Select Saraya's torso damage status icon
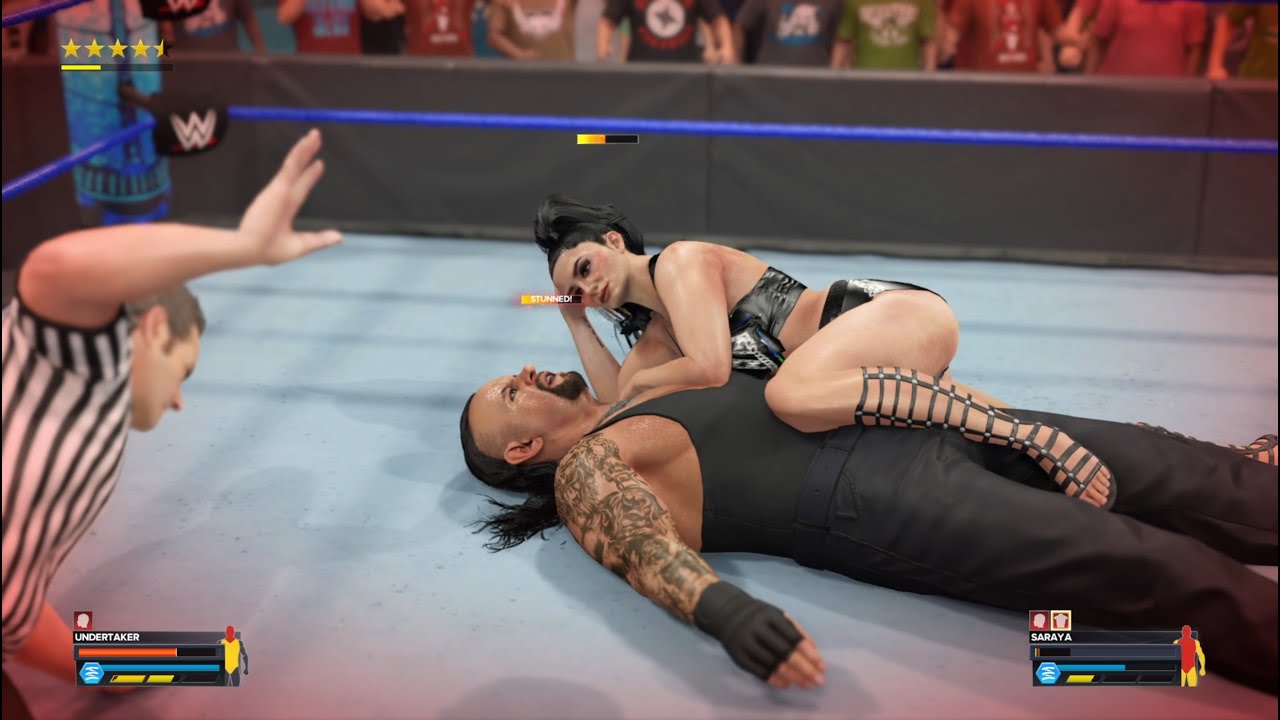 point(1060,620)
